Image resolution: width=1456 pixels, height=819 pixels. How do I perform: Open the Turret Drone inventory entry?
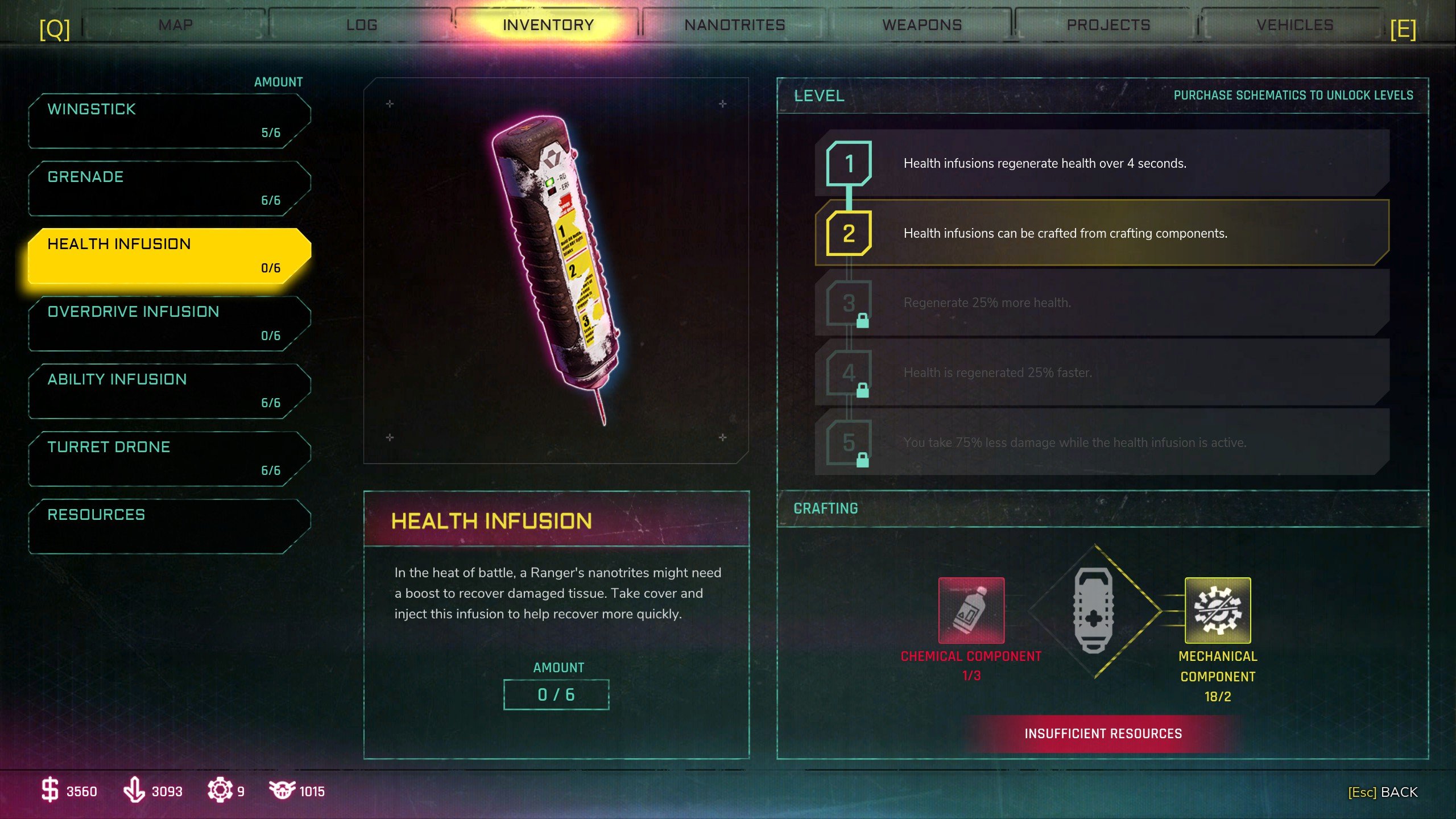(165, 457)
